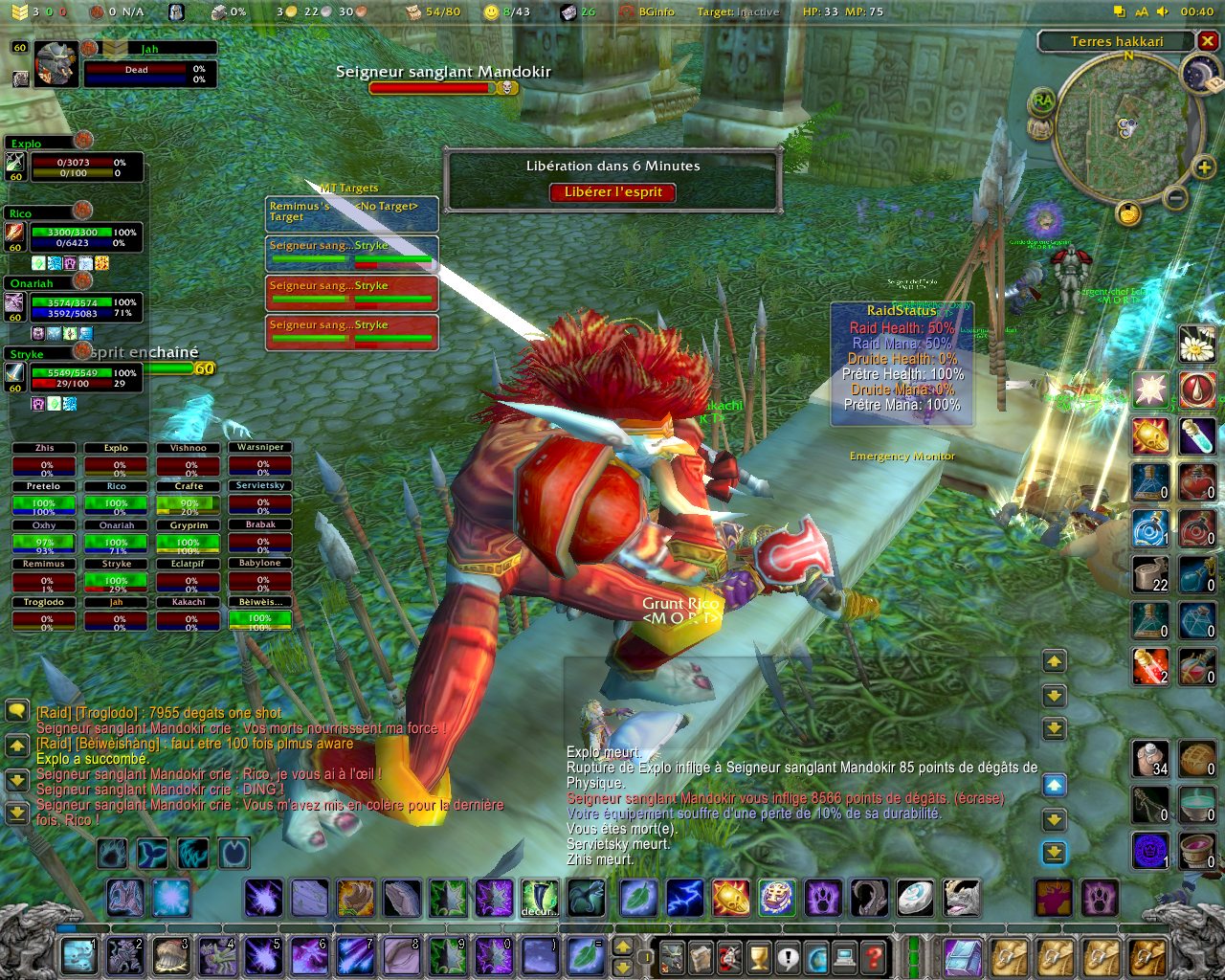This screenshot has width=1225, height=980.
Task: Zoom out the minimap with the minus button
Action: [x=1175, y=197]
